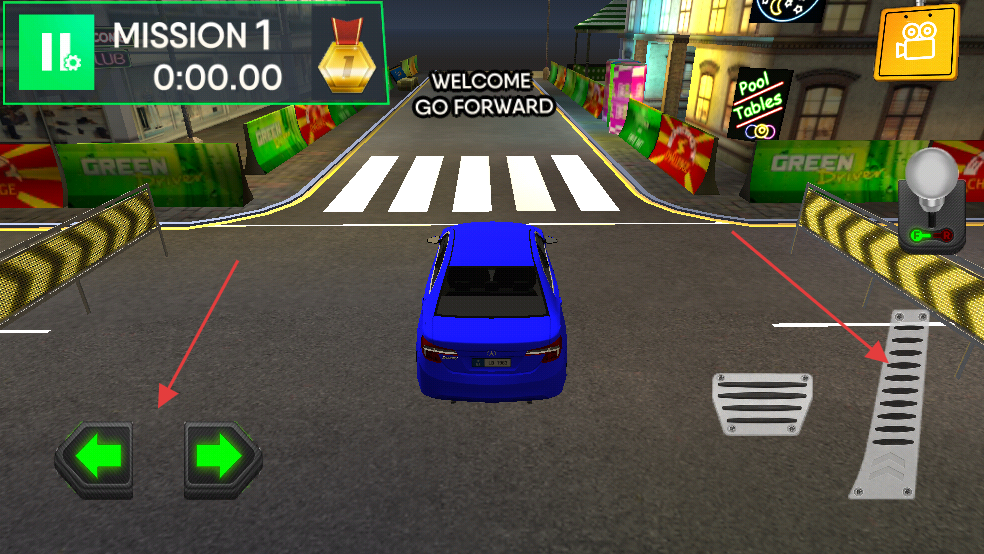Steer left with the green arrow
Viewport: 984px width, 554px height.
95,458
